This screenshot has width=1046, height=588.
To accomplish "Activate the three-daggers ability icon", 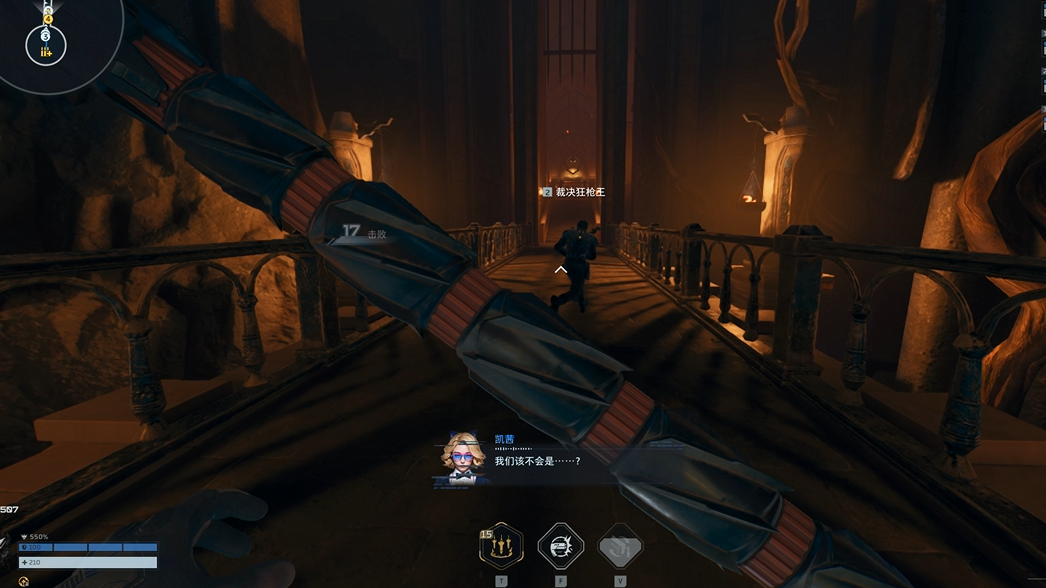I will 501,546.
